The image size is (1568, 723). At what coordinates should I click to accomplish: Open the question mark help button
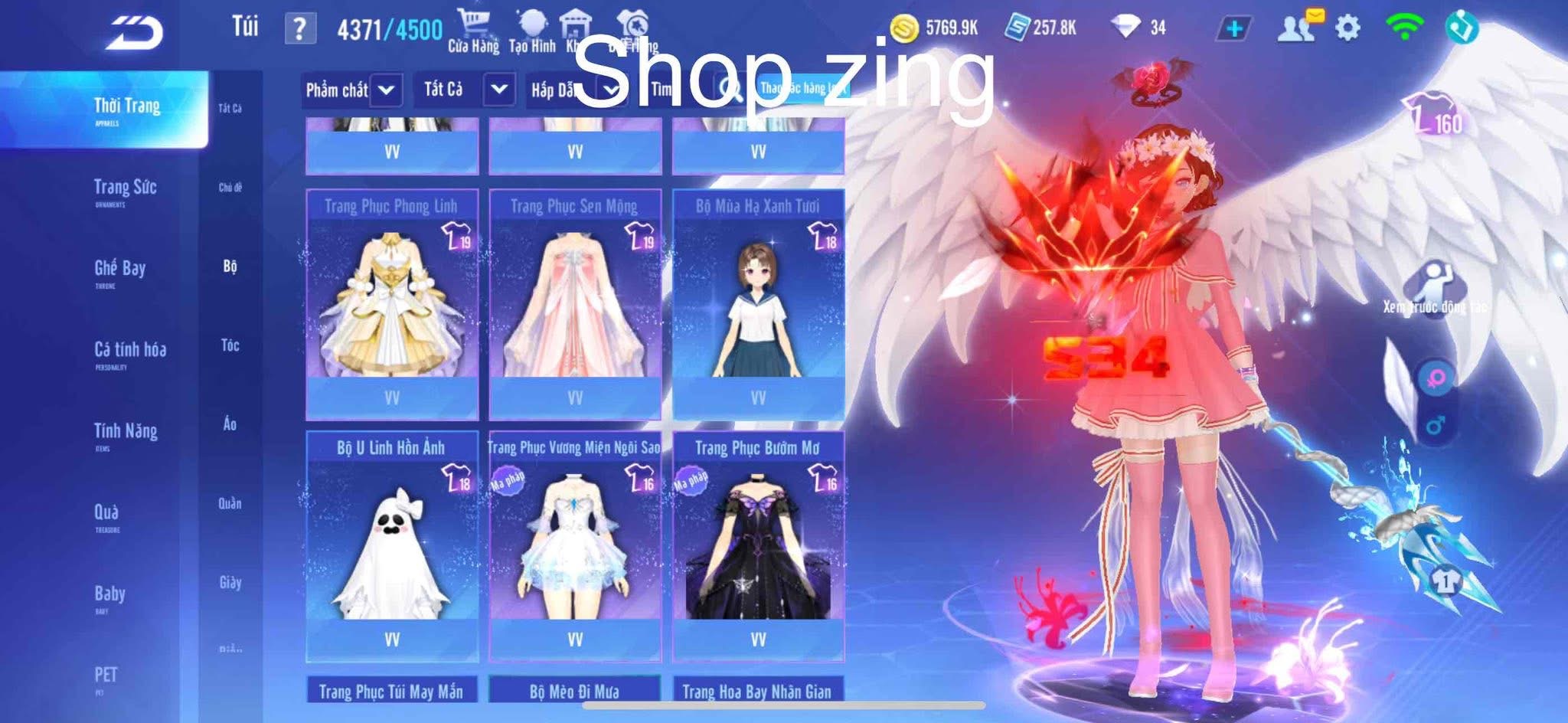[300, 29]
